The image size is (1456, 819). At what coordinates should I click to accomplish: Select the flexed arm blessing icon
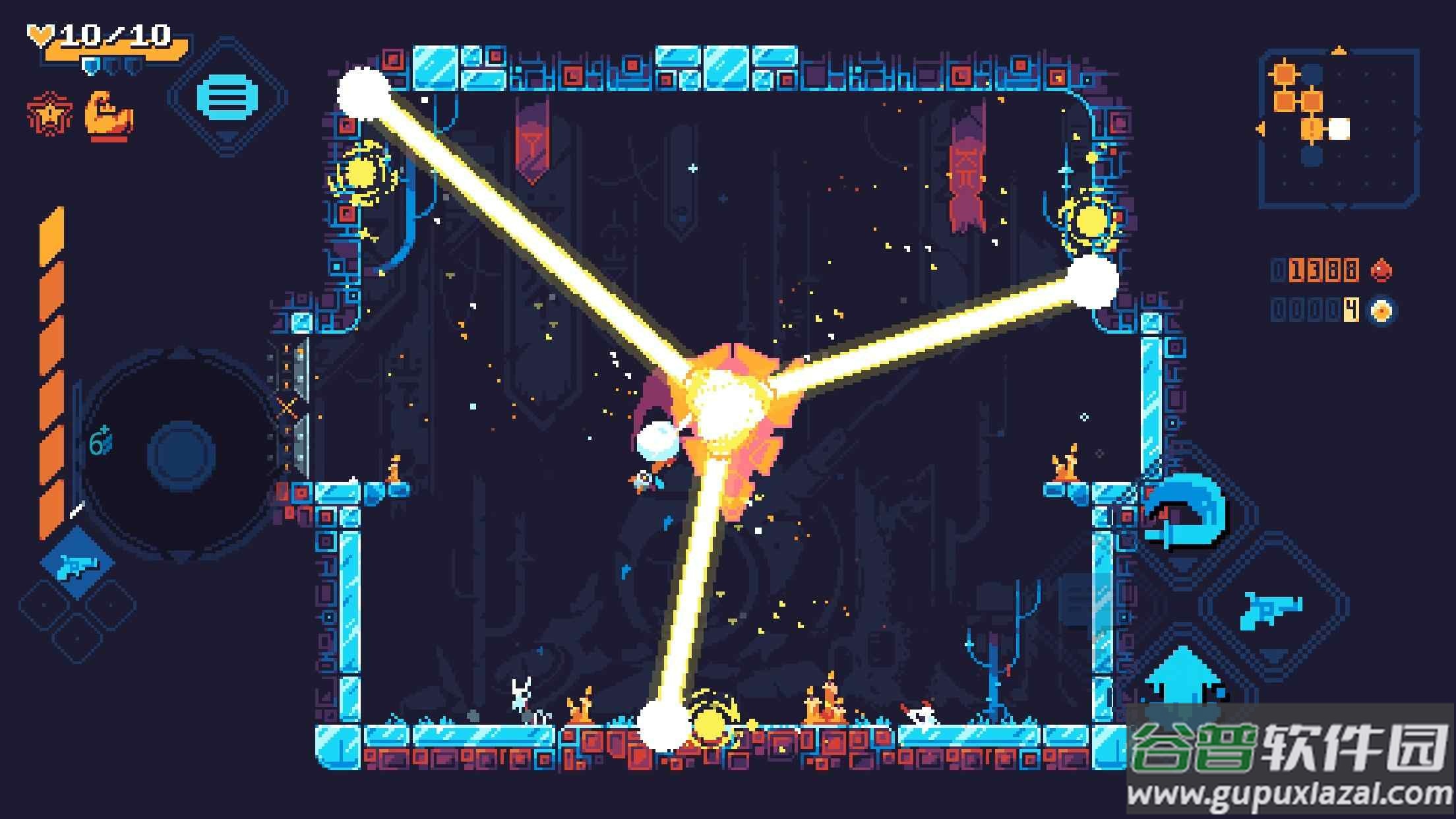pyautogui.click(x=109, y=117)
